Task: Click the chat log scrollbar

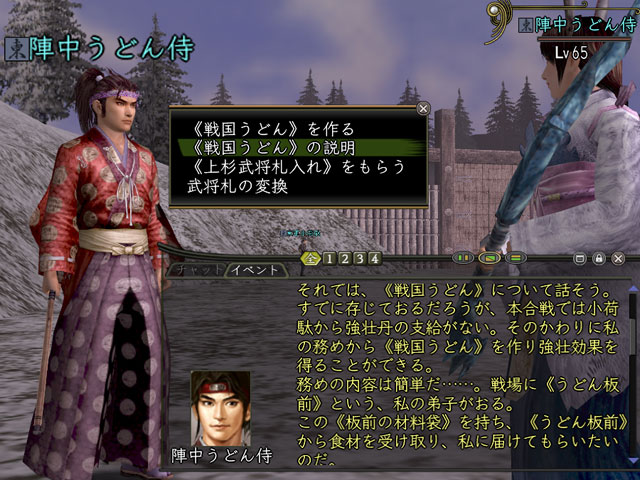Action: pos(631,370)
